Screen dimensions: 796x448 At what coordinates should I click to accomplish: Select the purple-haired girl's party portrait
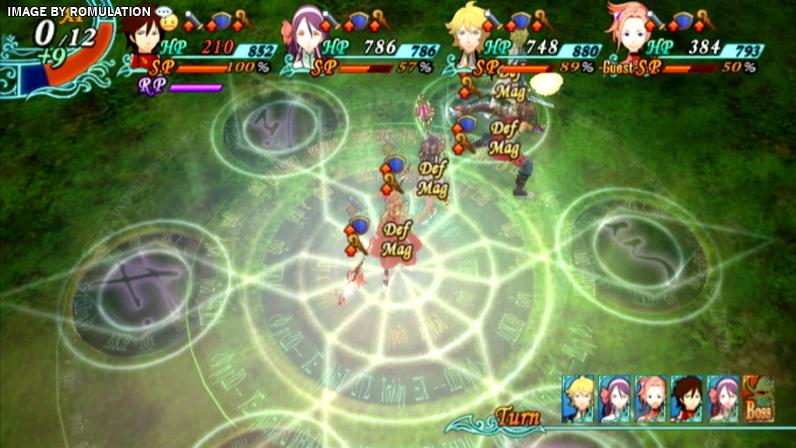pyautogui.click(x=305, y=34)
